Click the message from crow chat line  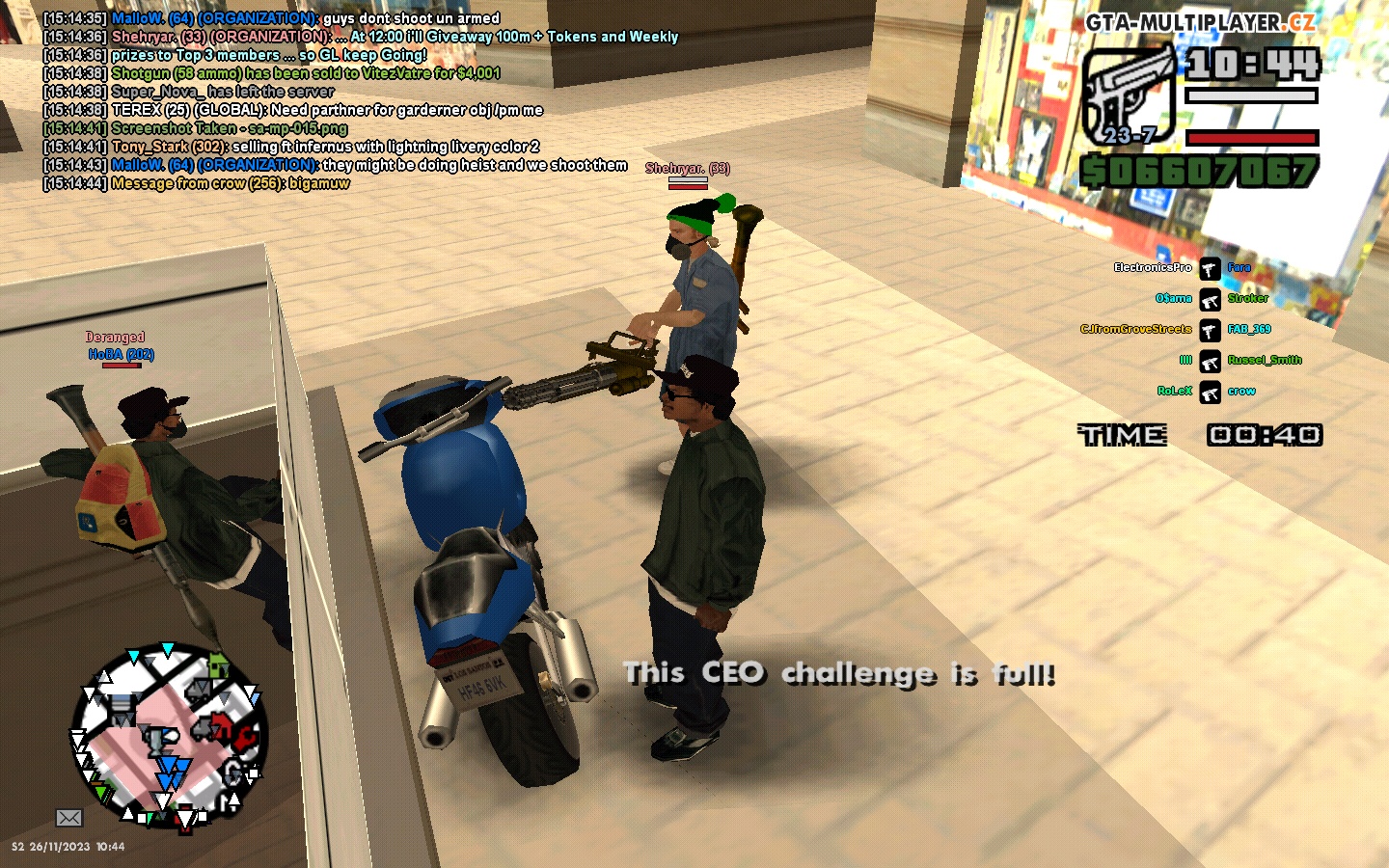[x=230, y=183]
